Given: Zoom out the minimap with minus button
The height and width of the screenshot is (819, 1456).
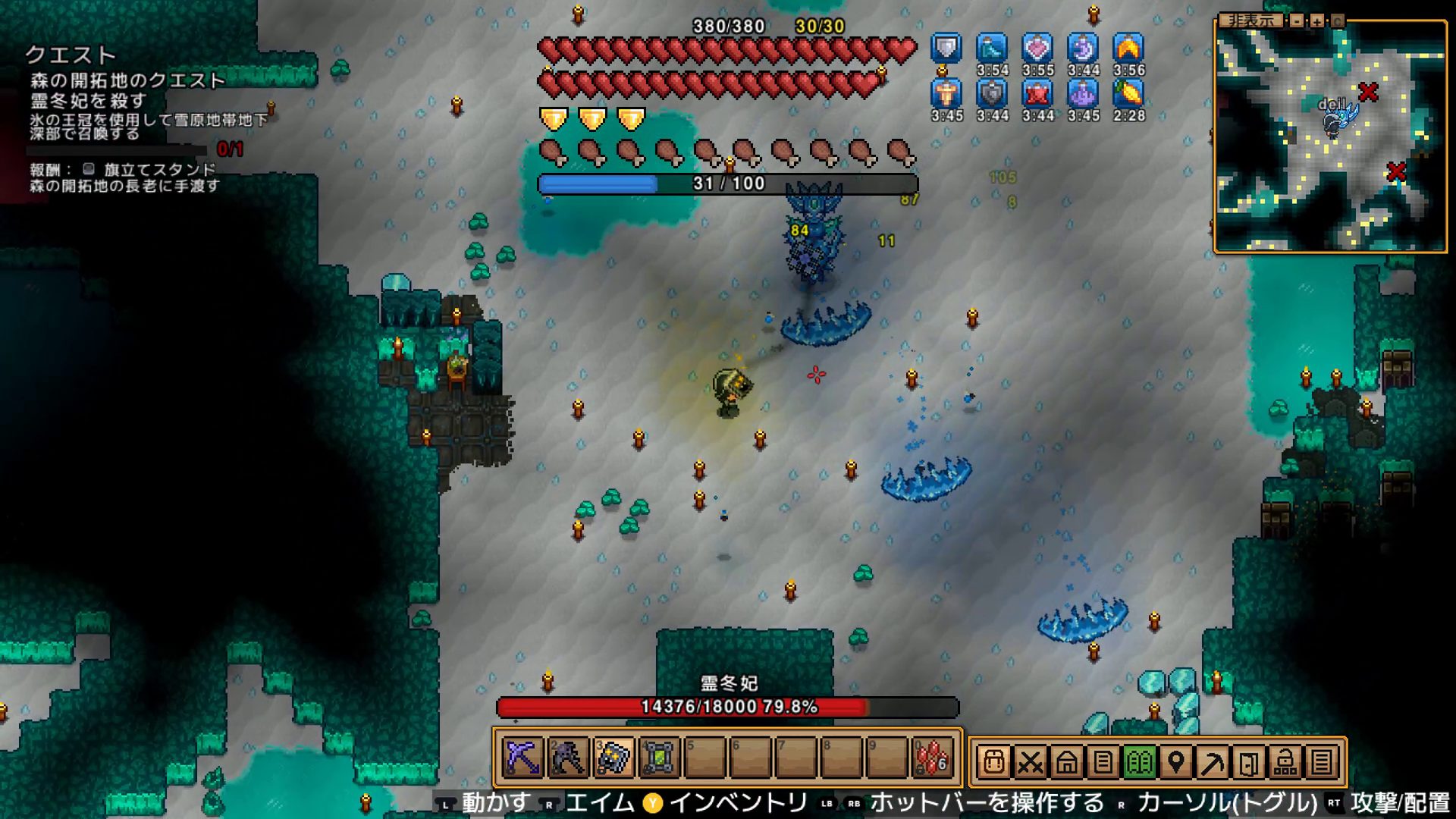Looking at the screenshot, I should tap(1298, 21).
